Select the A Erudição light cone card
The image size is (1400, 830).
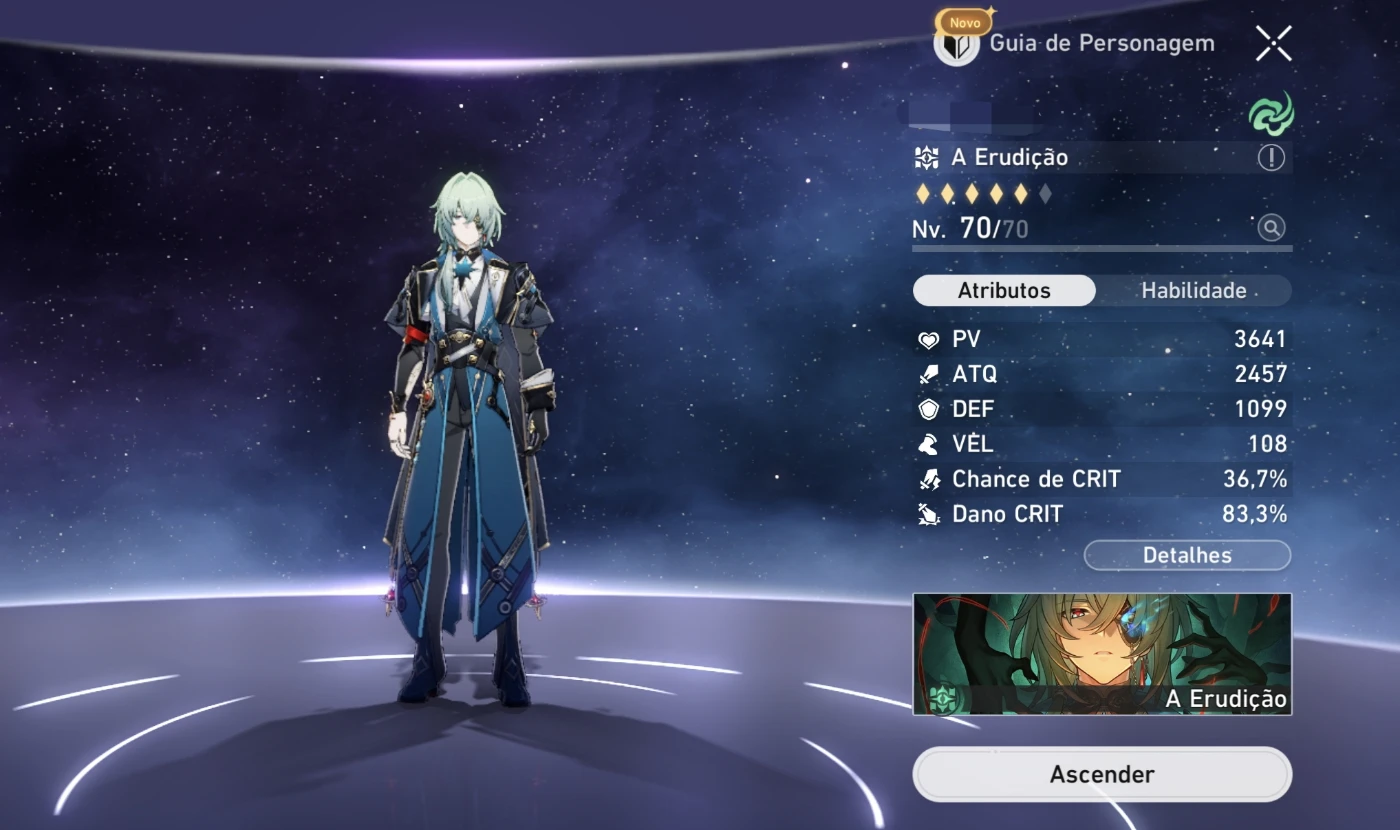pos(1102,654)
